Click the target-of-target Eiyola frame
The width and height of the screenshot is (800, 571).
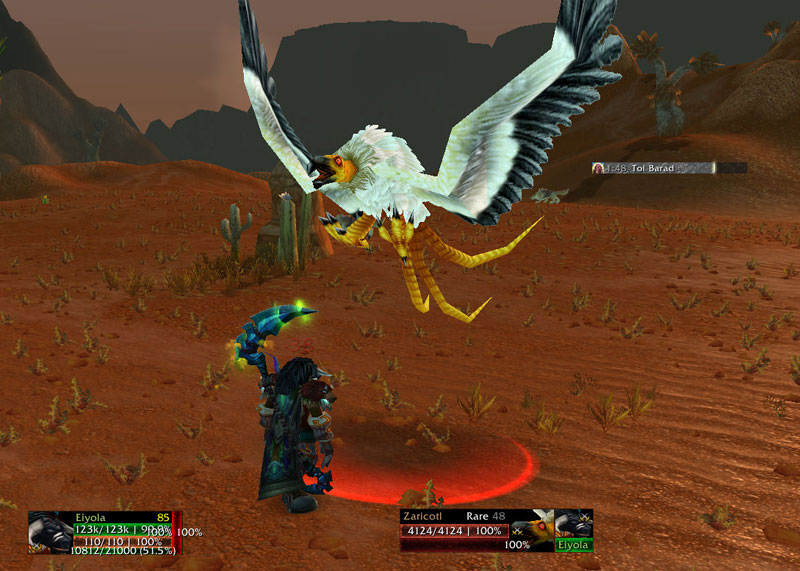[574, 530]
